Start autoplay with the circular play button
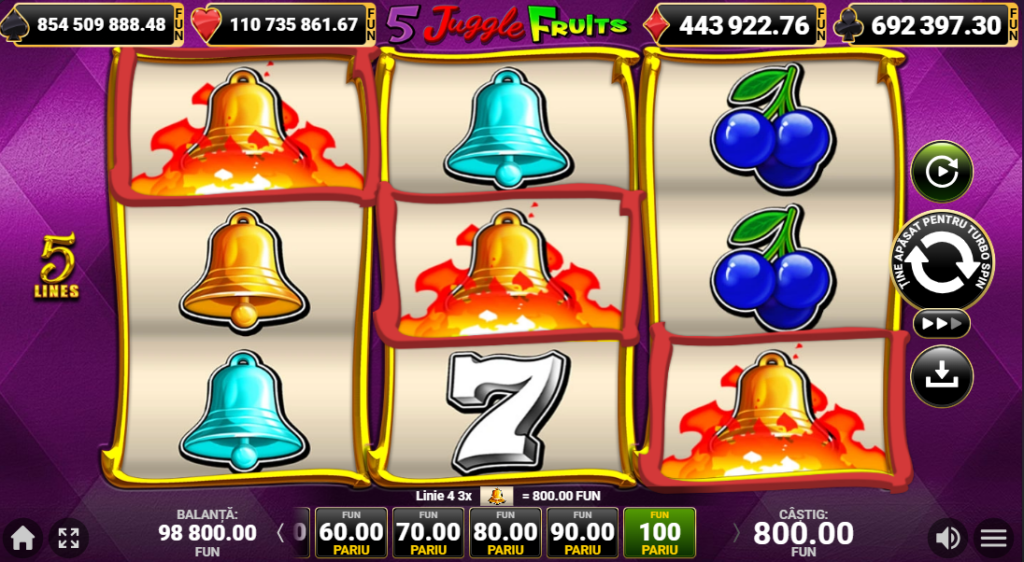This screenshot has height=562, width=1024. (941, 172)
